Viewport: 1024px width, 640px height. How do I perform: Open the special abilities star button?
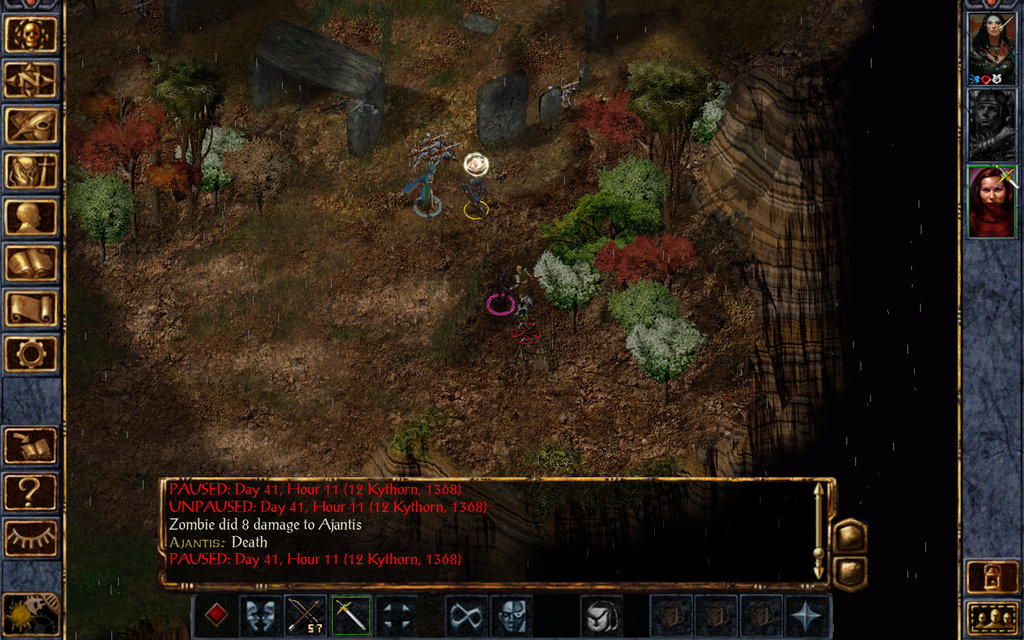click(805, 615)
